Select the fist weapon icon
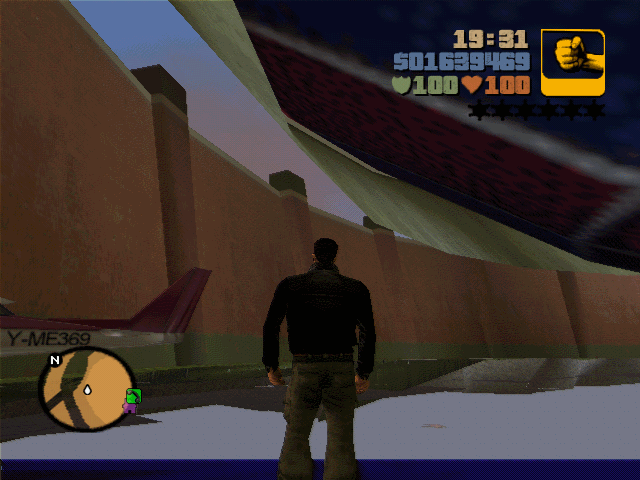Screen dimensions: 640x480 coord(573,62)
